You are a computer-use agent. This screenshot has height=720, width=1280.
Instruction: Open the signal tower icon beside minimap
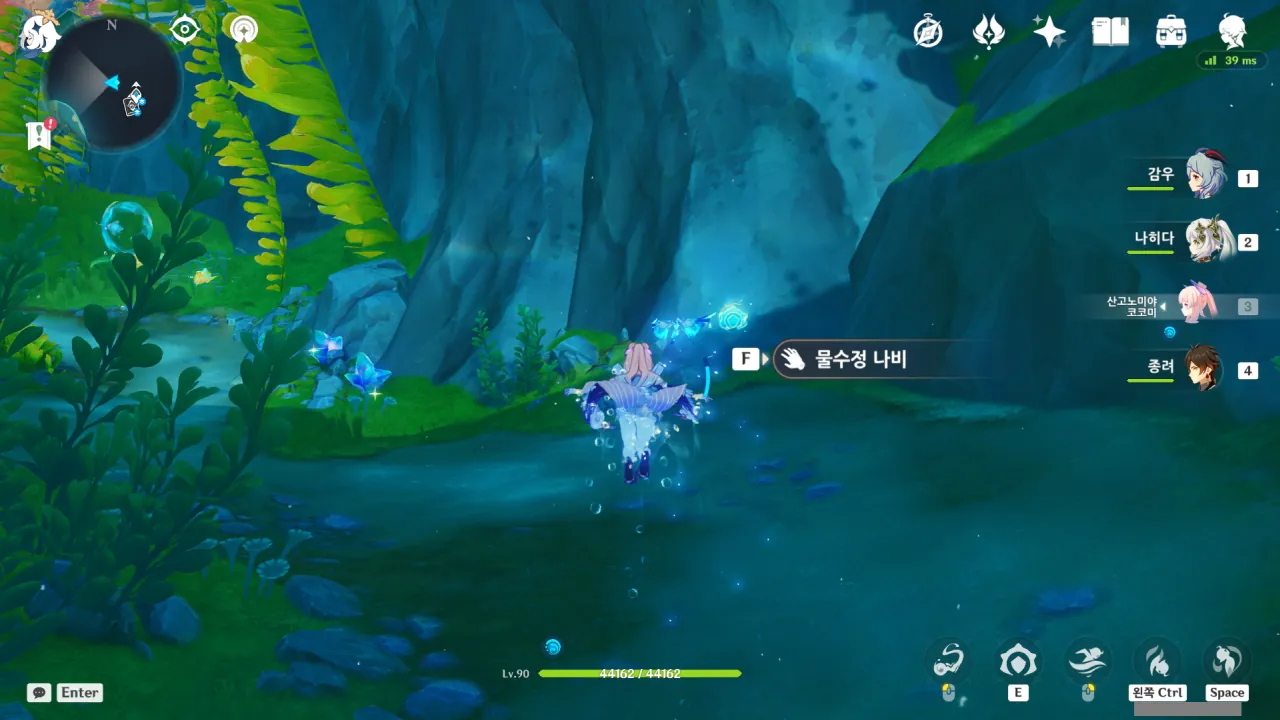(x=242, y=30)
